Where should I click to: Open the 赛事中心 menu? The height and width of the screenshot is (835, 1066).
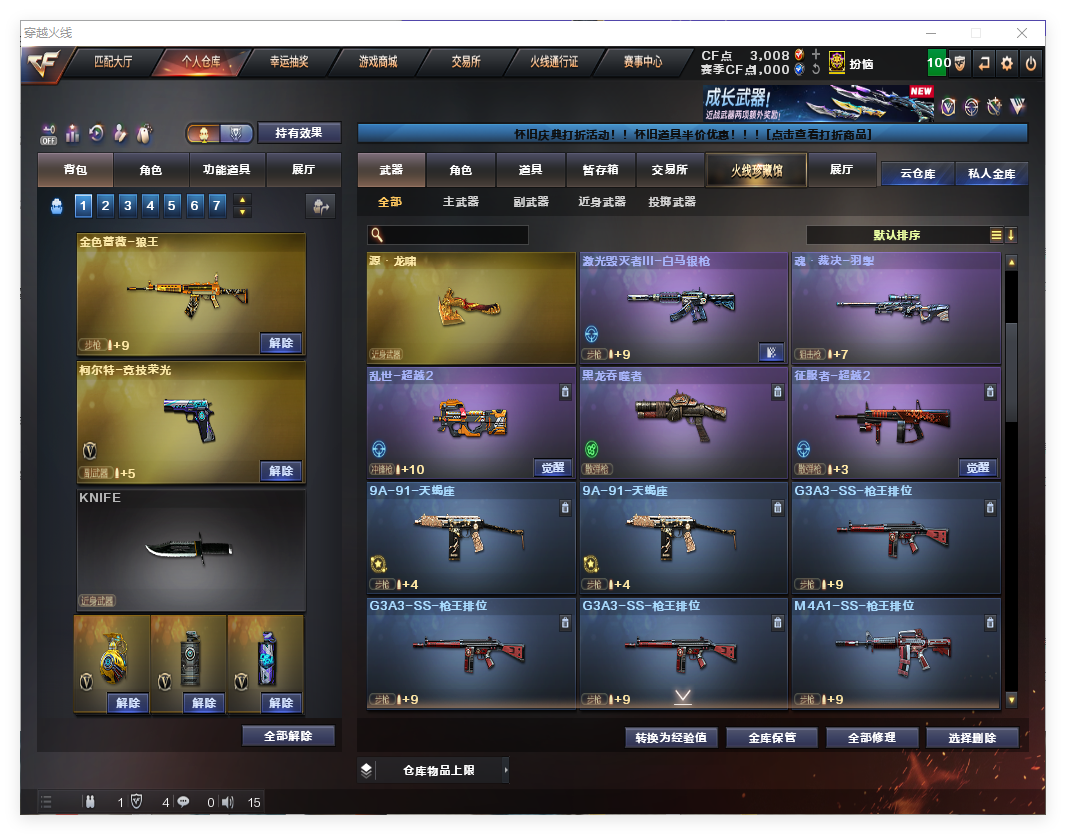point(642,62)
